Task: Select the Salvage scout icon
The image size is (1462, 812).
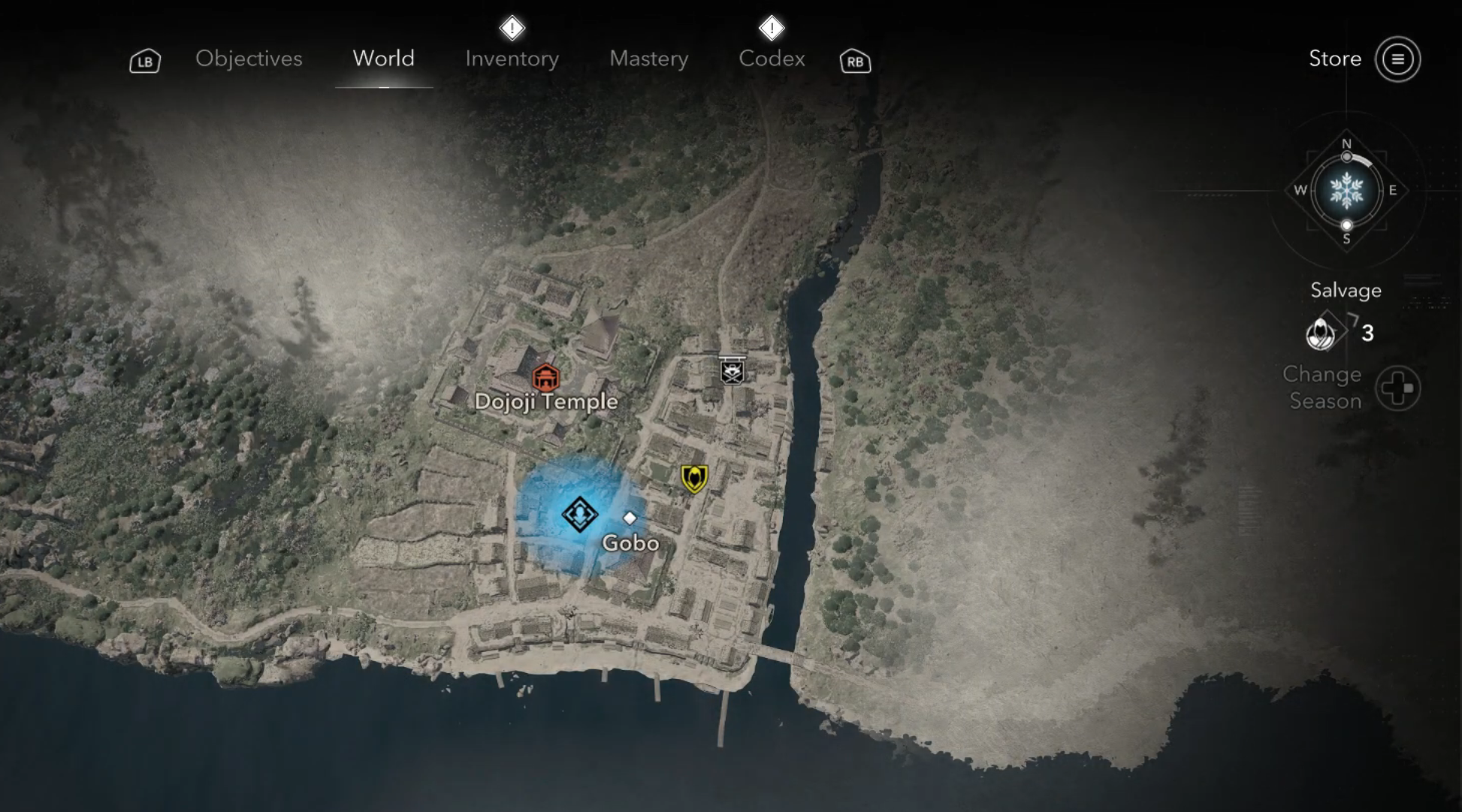Action: click(1321, 333)
